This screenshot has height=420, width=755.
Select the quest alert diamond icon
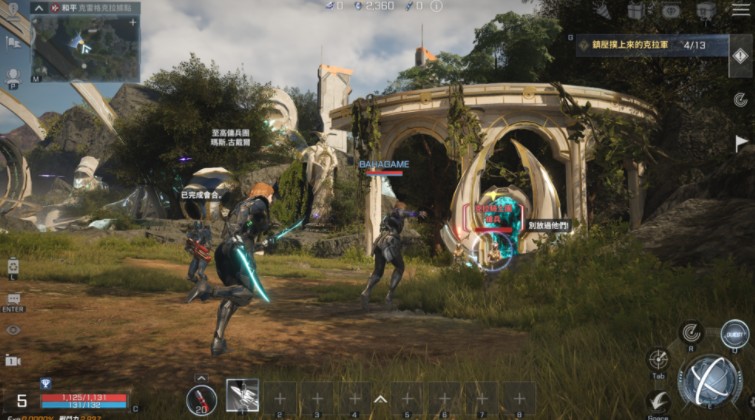(x=738, y=56)
